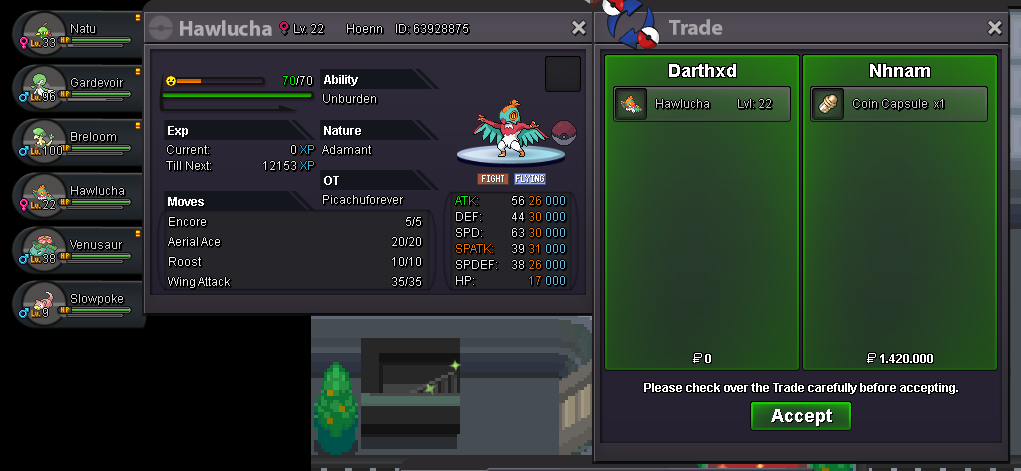
Task: Close the Trade window
Action: click(994, 28)
